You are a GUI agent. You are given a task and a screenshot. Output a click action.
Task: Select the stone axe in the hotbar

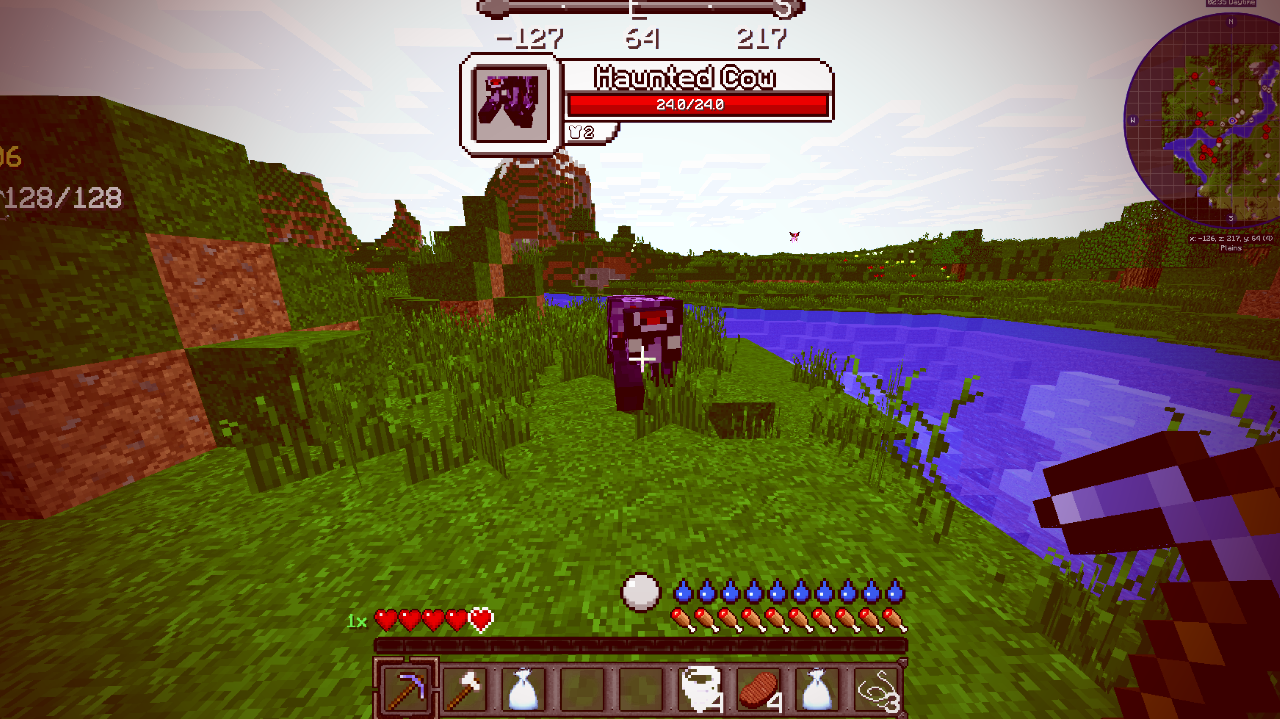pos(466,690)
